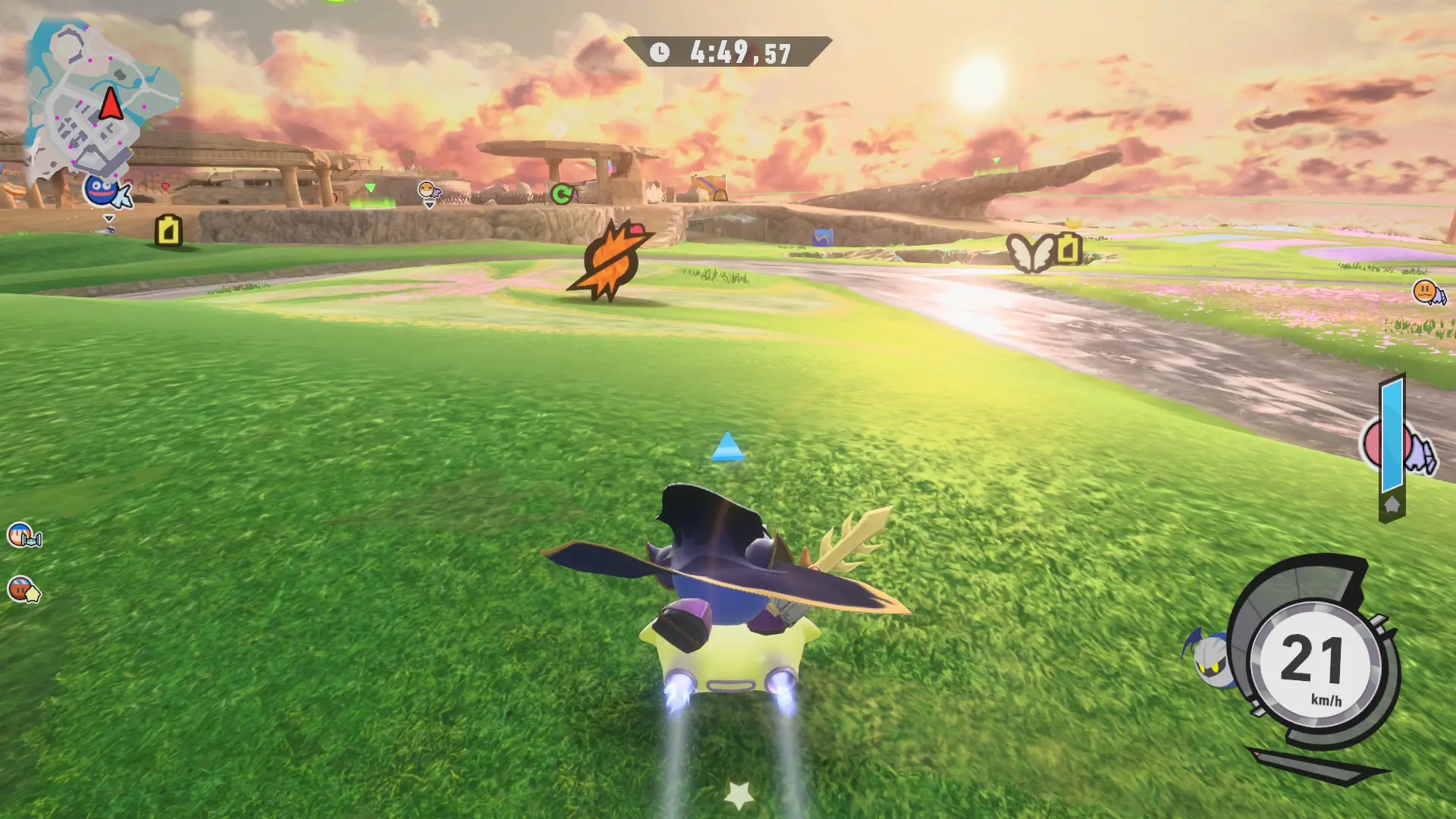The height and width of the screenshot is (819, 1456).
Task: Select the Meta Knight rider portrait
Action: coord(1210,657)
